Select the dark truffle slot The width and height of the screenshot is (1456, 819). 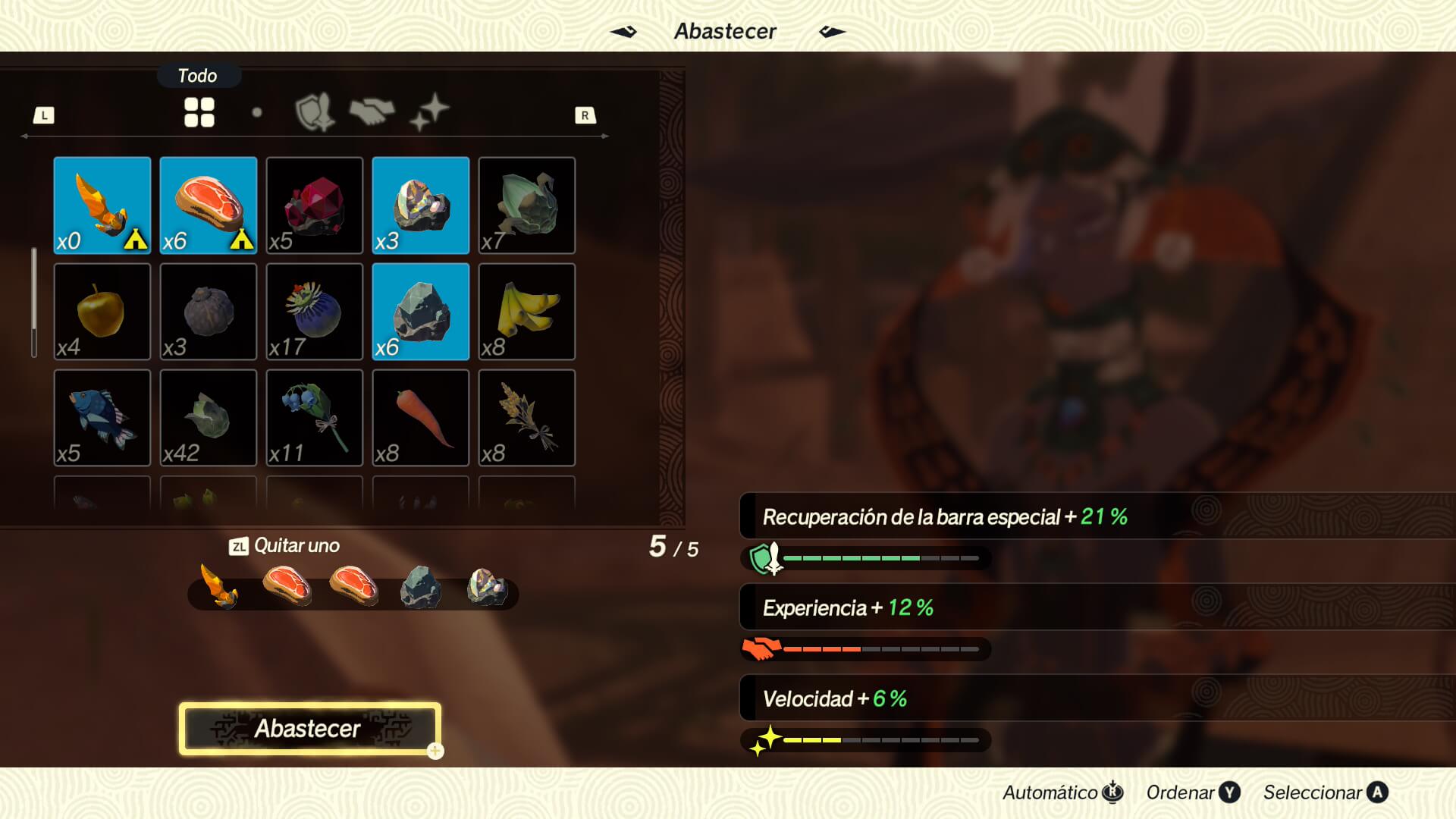[209, 312]
